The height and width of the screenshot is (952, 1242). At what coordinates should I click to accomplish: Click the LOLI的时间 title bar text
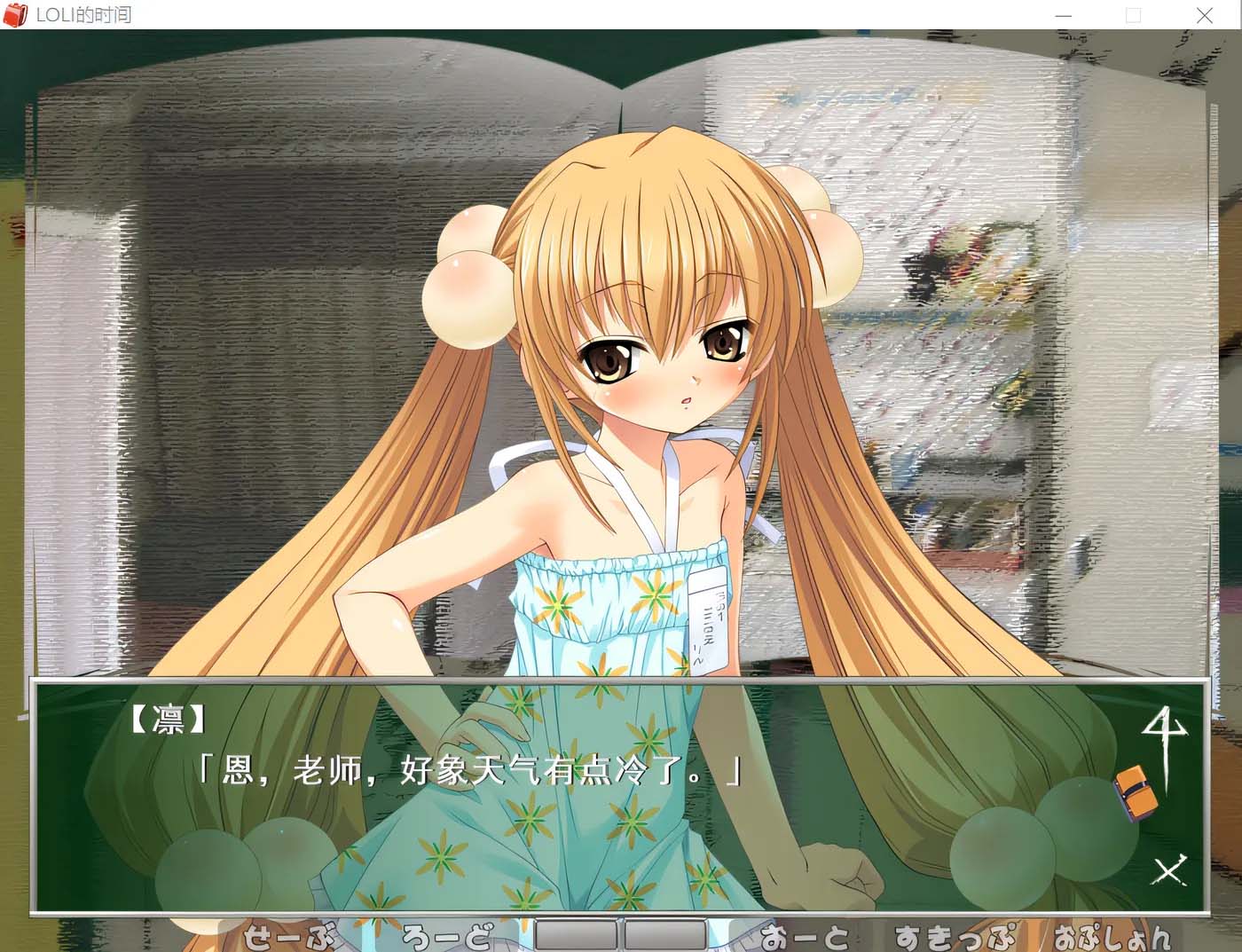(x=84, y=14)
